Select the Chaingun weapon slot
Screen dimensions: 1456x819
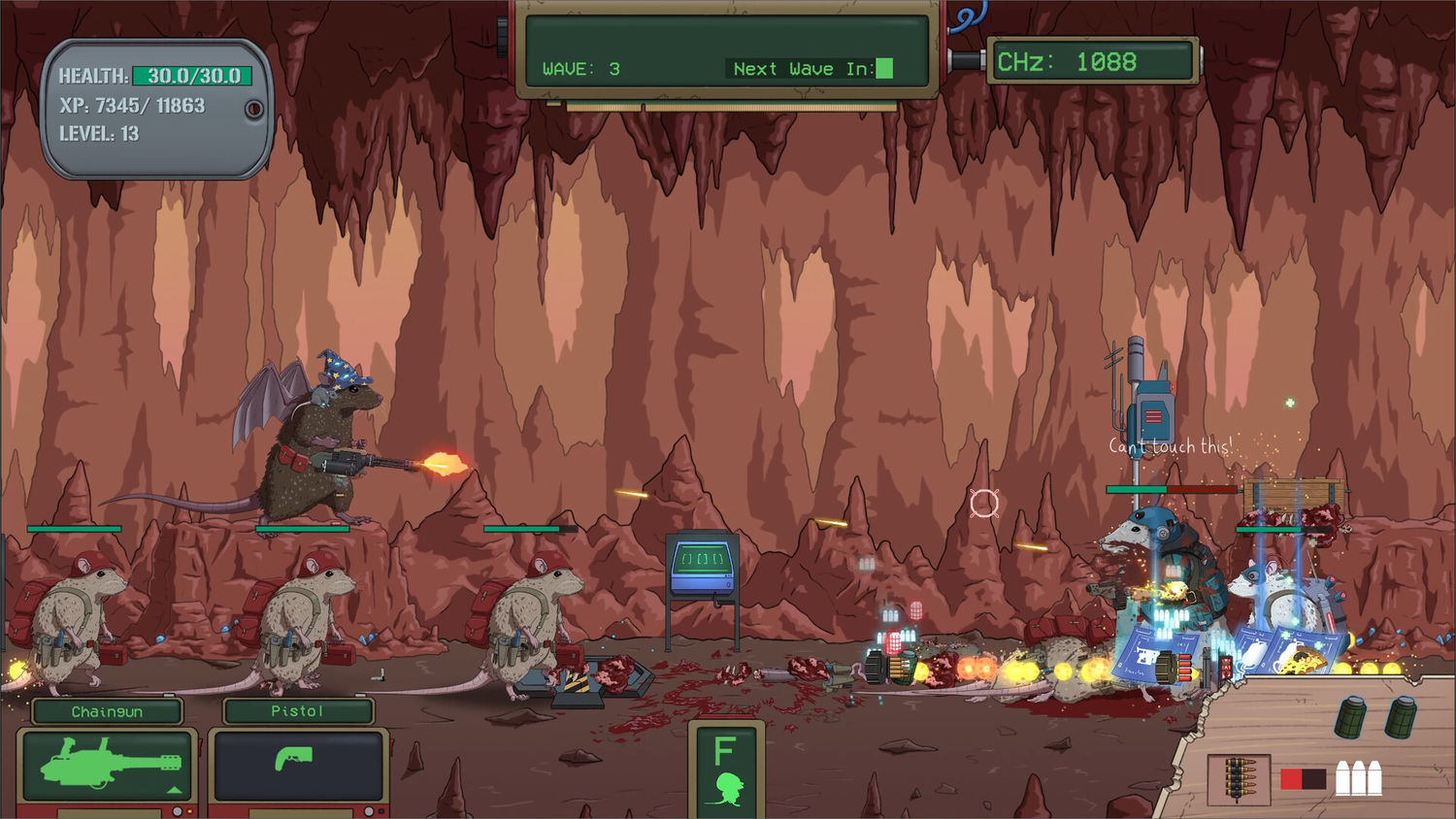coord(107,764)
